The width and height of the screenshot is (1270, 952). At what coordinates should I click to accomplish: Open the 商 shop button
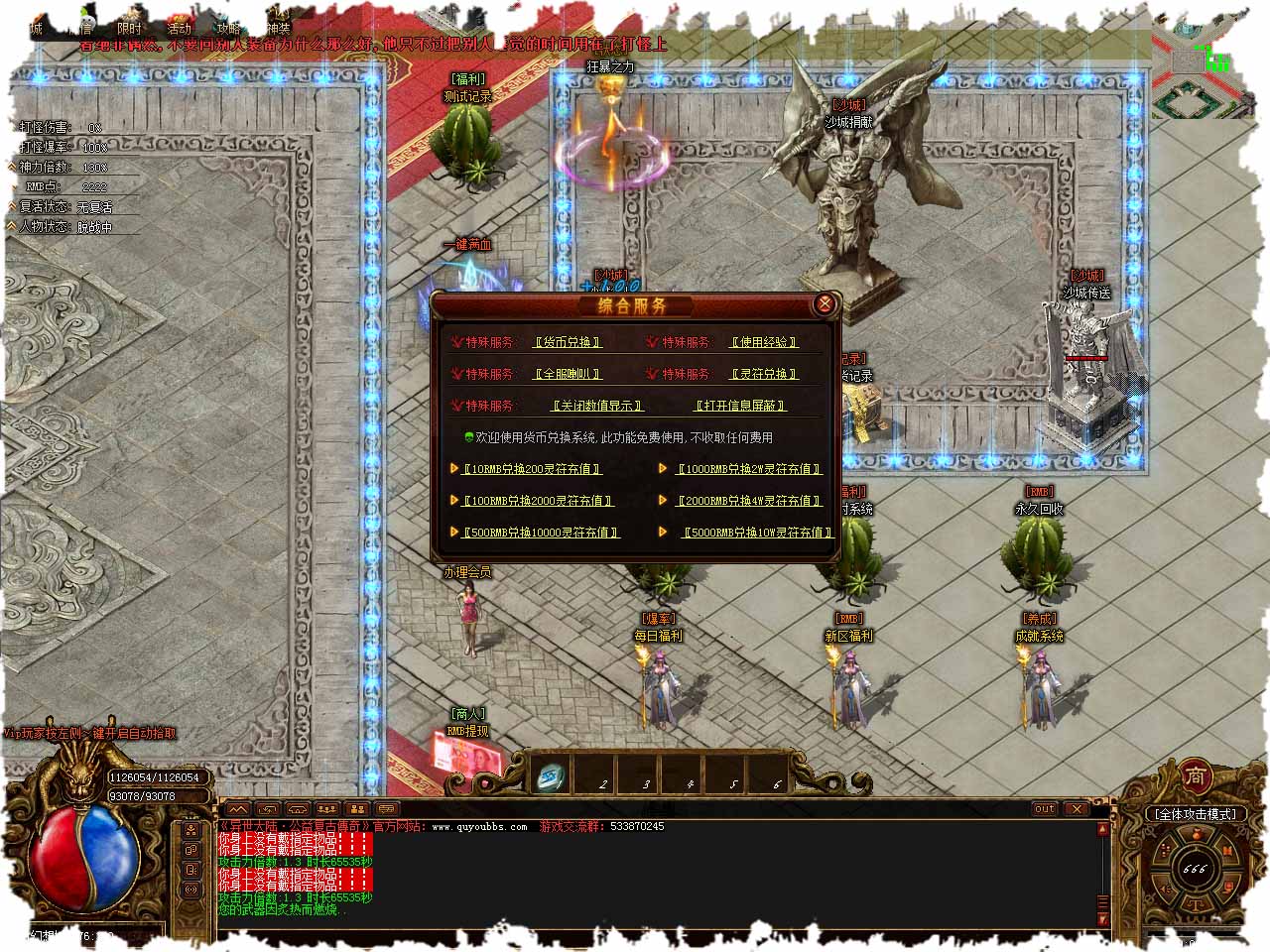pos(1197,776)
